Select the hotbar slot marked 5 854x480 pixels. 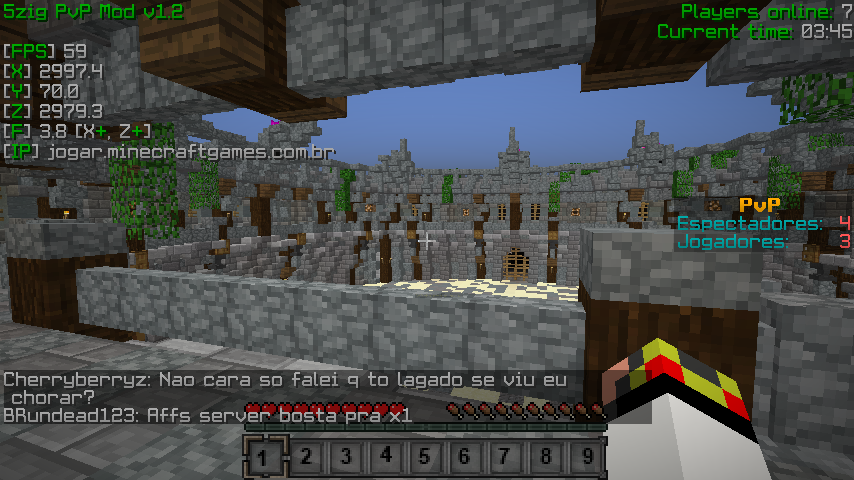426,458
